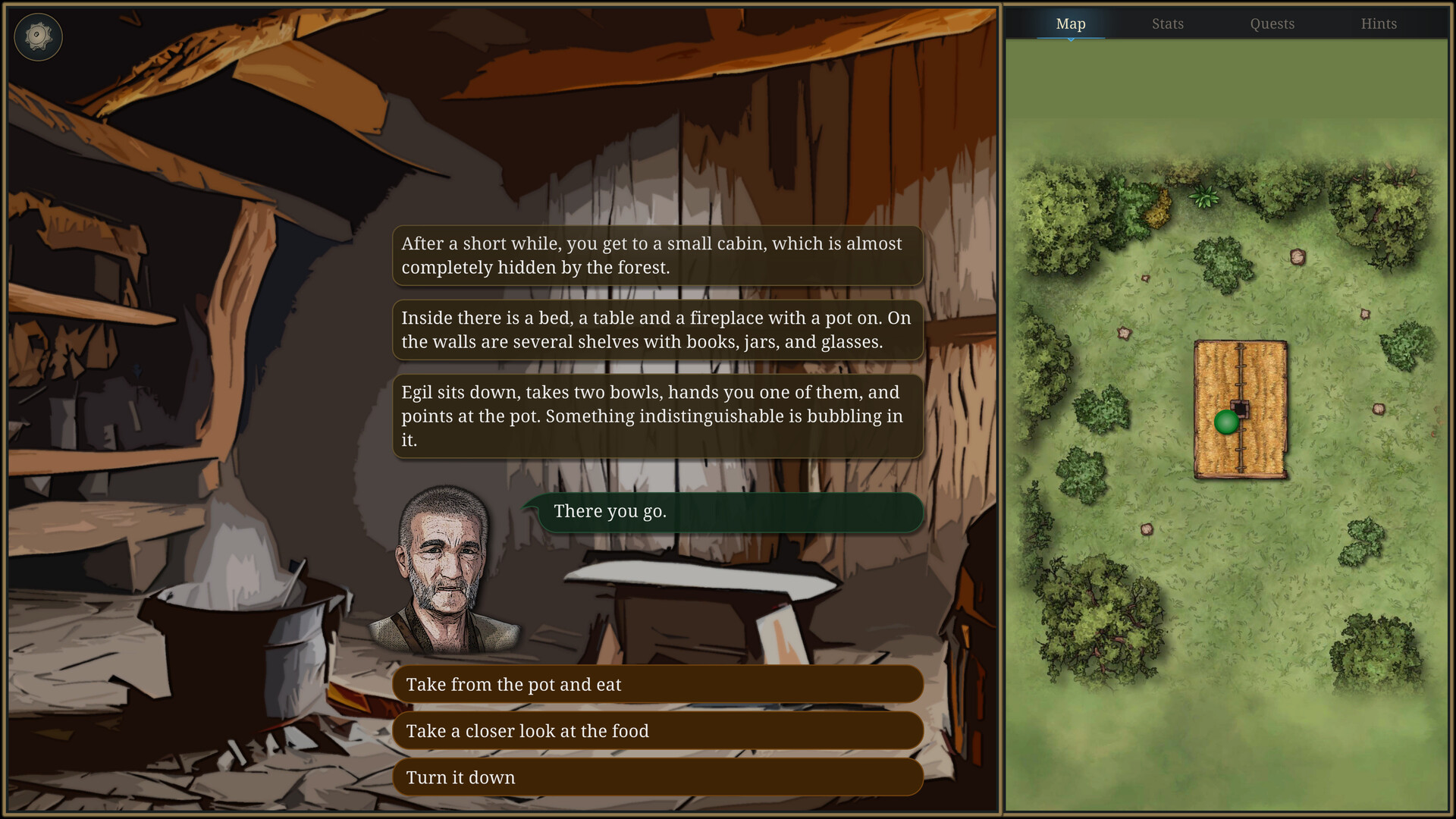This screenshot has width=1456, height=819.
Task: Click the narration about Egil handing bowls
Action: tap(657, 416)
